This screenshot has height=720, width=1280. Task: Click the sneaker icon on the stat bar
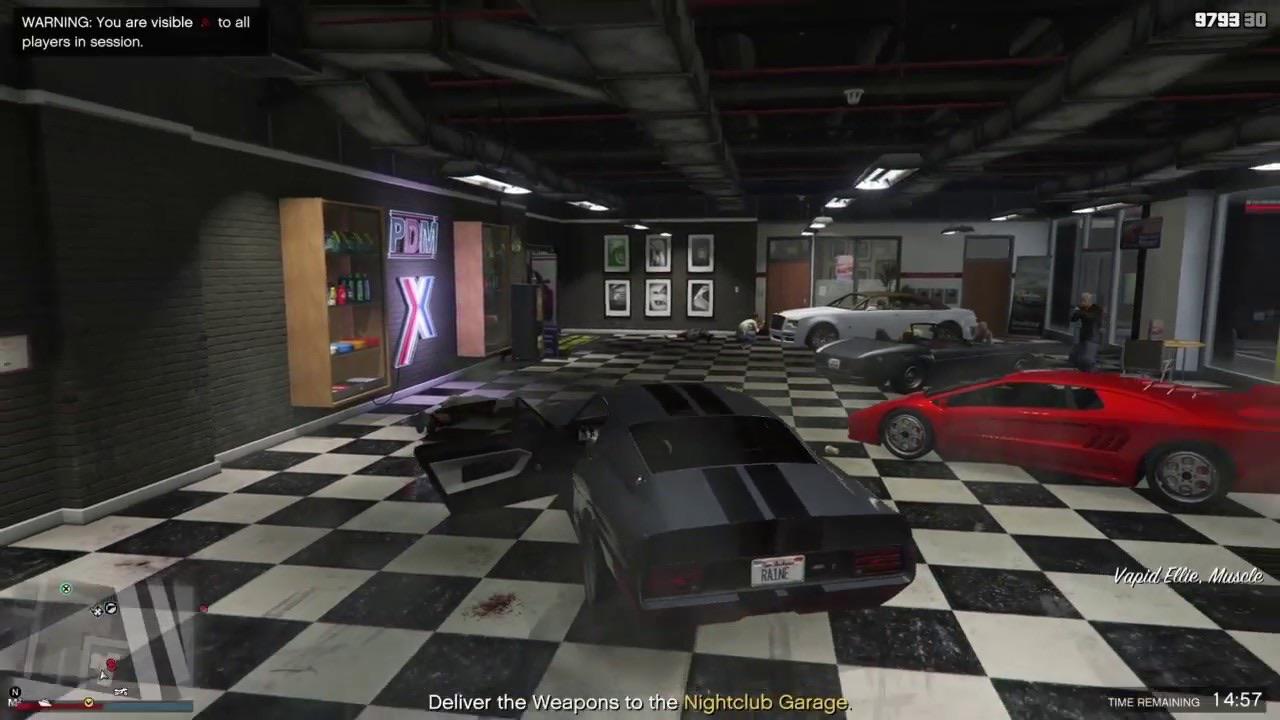pos(44,704)
